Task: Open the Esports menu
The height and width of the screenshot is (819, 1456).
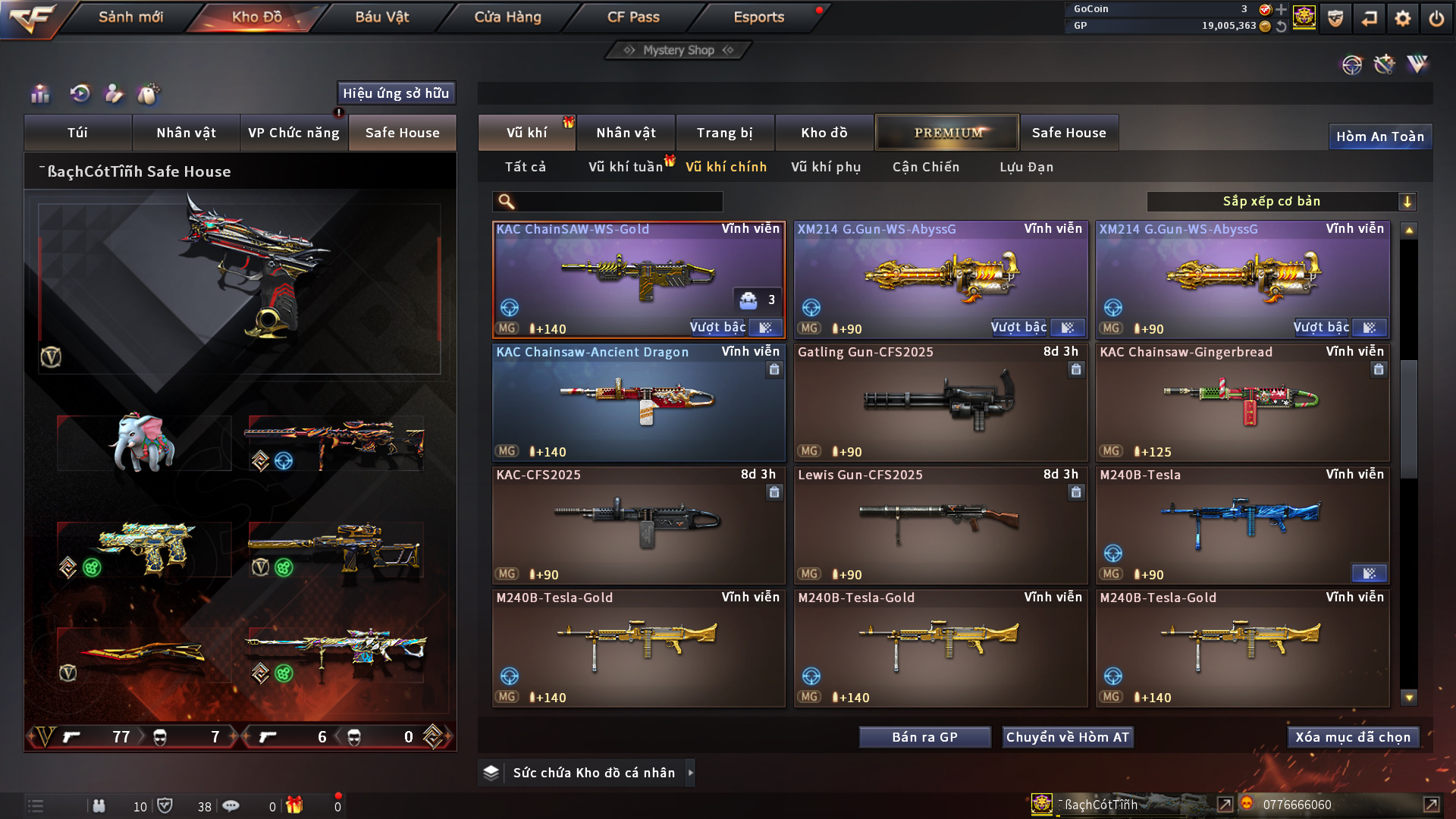Action: coord(758,17)
